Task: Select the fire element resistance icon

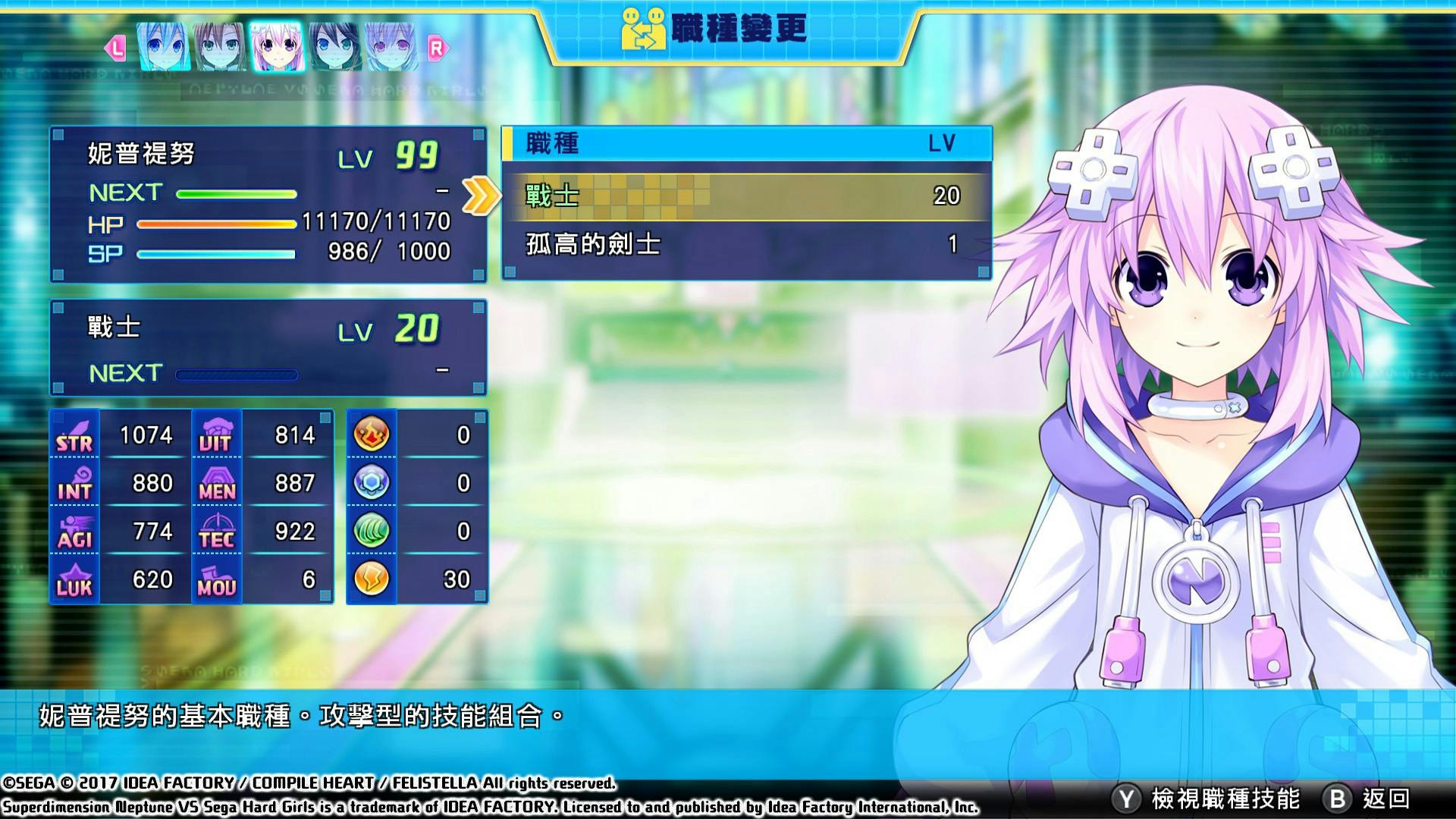Action: click(371, 435)
